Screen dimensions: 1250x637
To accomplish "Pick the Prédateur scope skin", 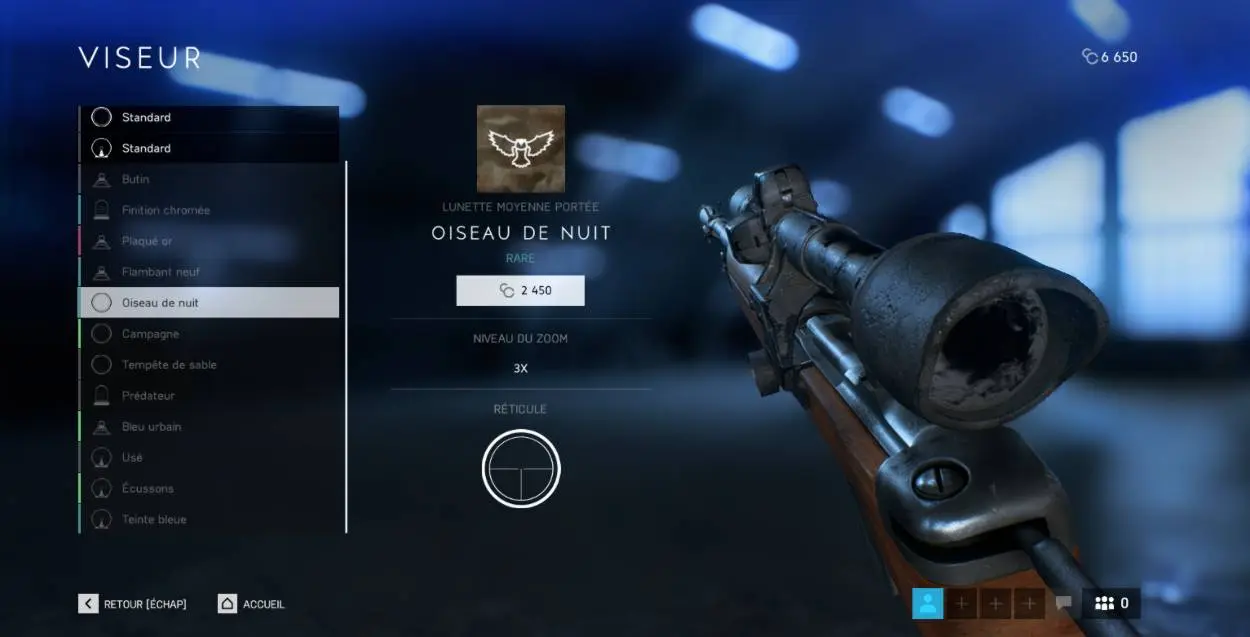I will click(x=208, y=396).
